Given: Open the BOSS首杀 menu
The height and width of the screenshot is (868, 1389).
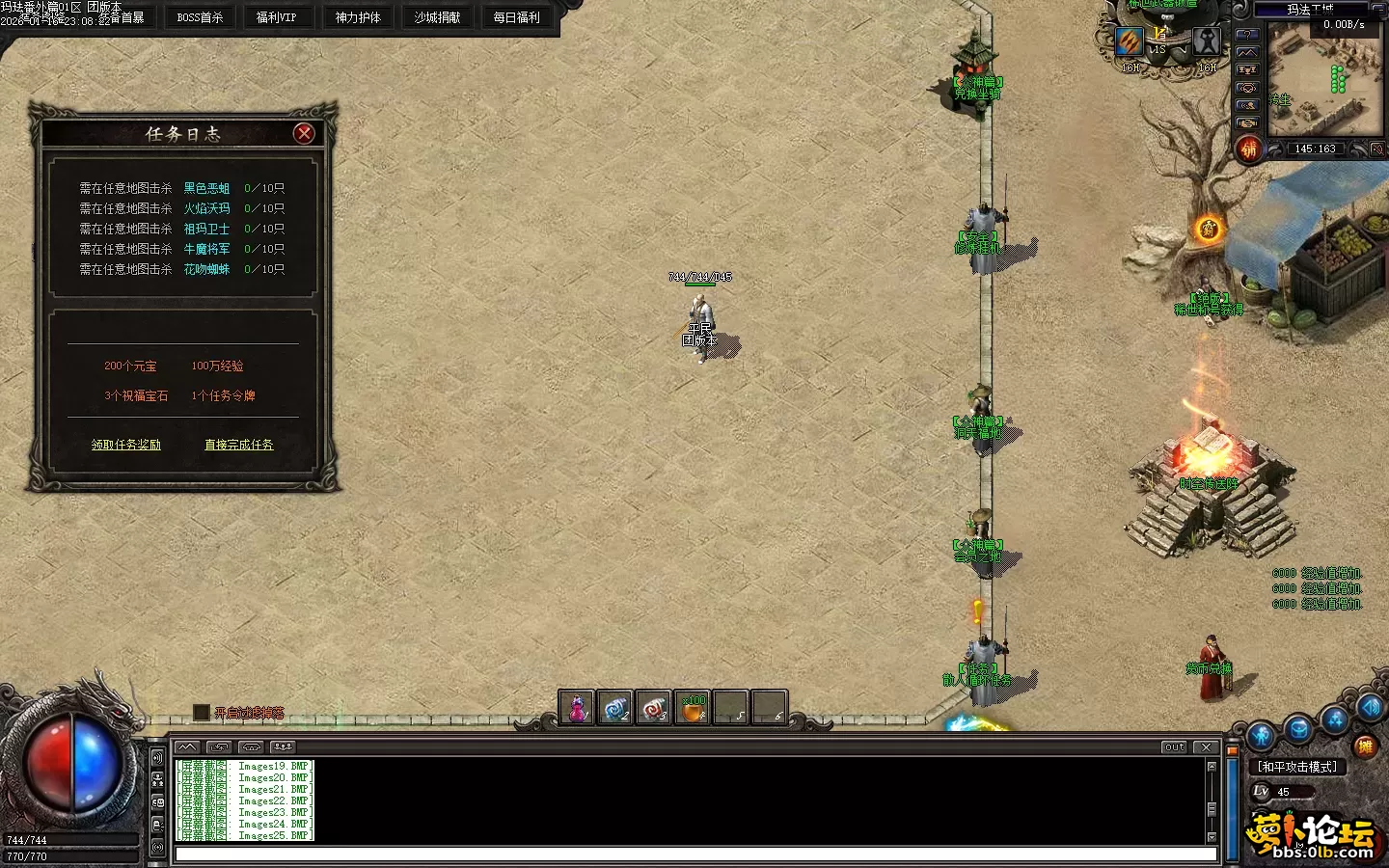Looking at the screenshot, I should click(200, 17).
